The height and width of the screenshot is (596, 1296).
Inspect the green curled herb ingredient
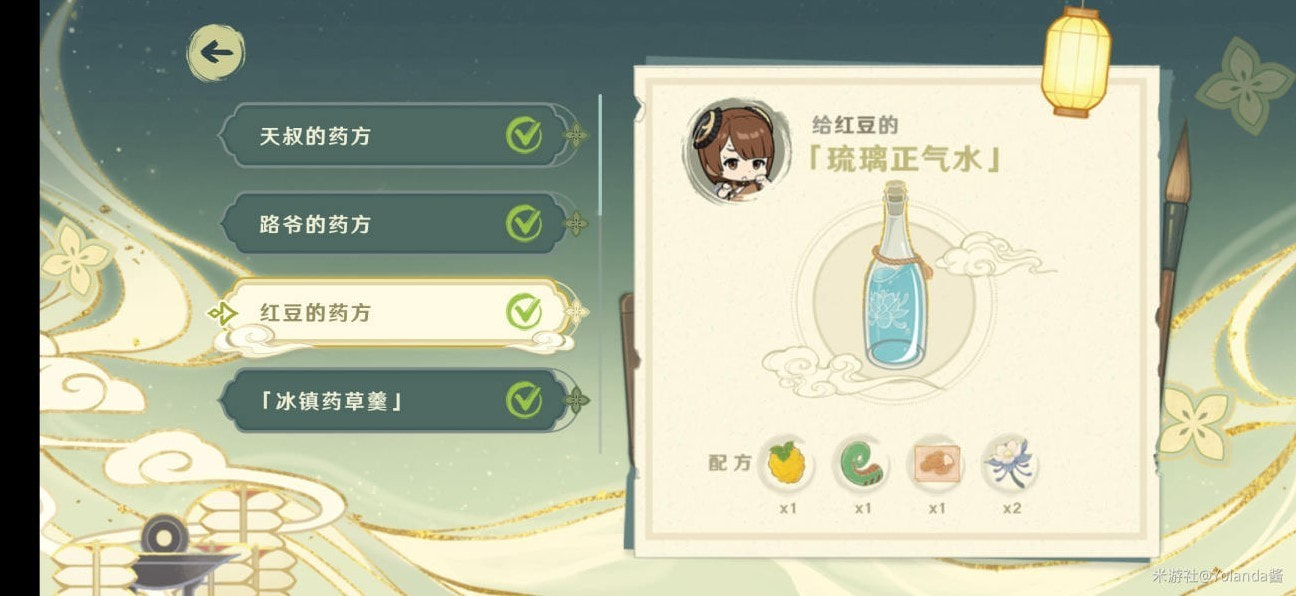click(861, 464)
